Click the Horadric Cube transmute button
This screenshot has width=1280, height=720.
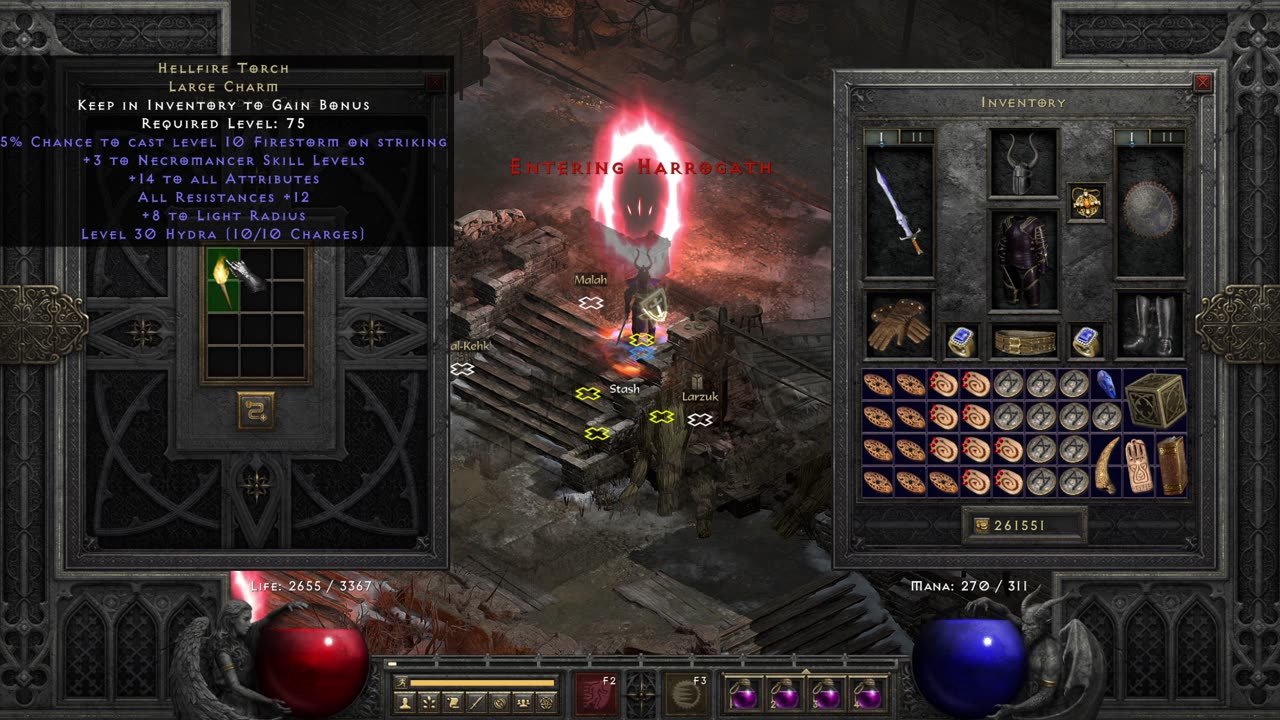coord(256,411)
